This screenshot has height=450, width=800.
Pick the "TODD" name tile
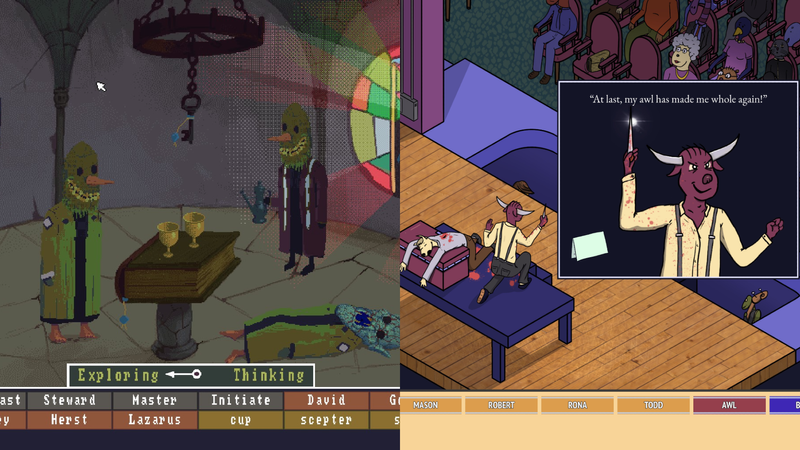click(x=653, y=406)
